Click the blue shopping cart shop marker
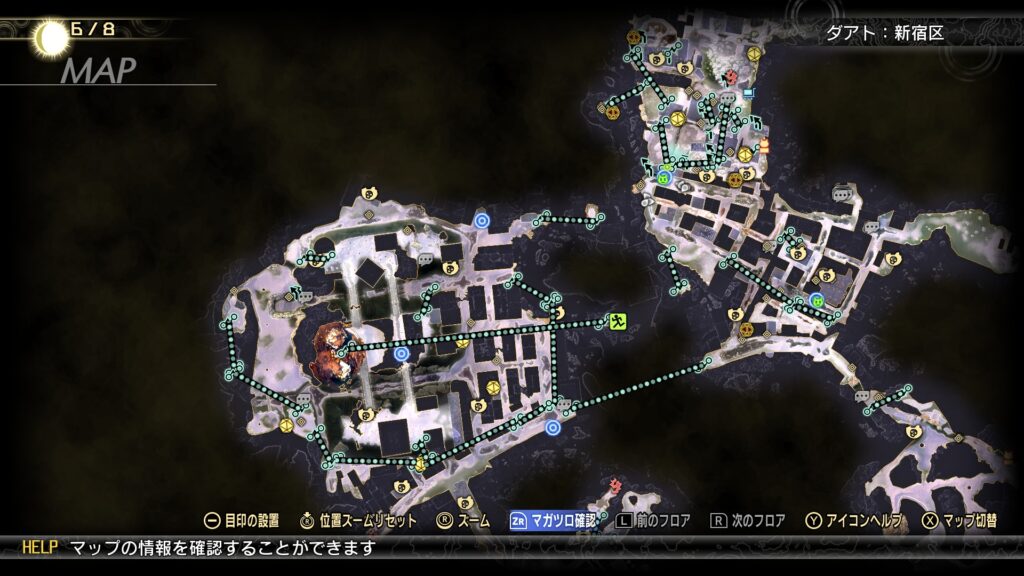The image size is (1024, 576). (748, 95)
